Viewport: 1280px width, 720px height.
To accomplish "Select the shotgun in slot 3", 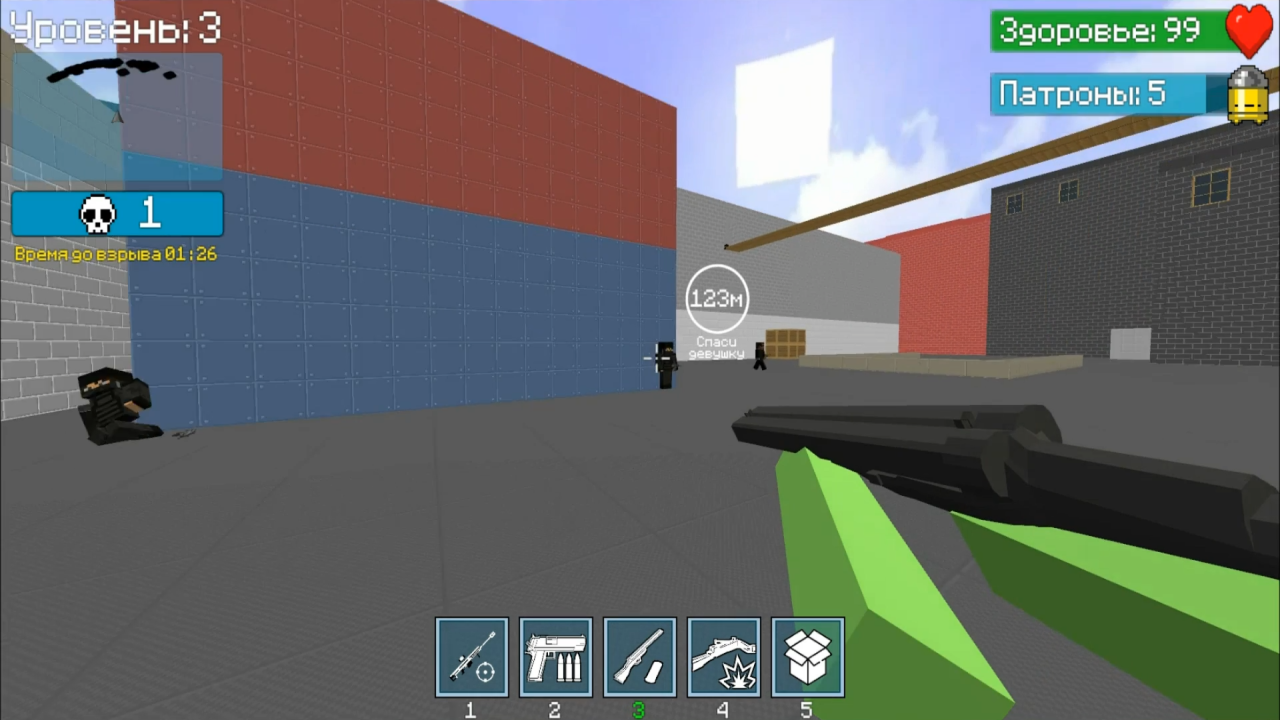I will point(639,657).
